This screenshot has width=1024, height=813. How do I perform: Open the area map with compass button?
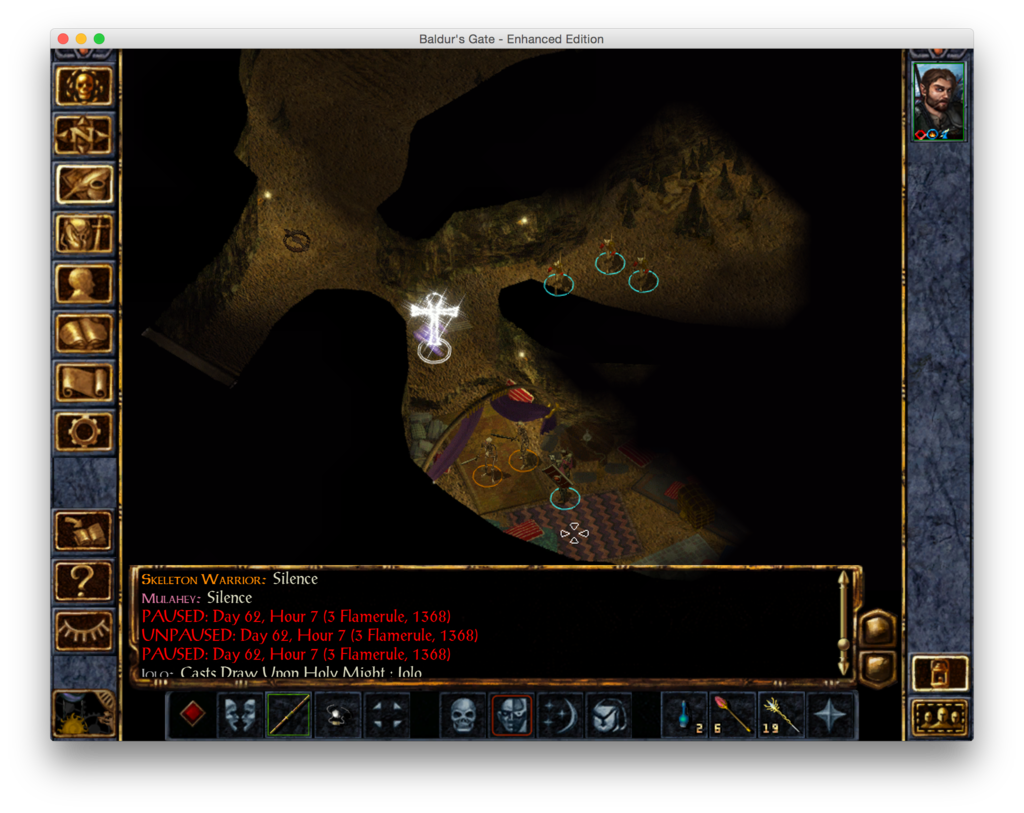click(84, 135)
